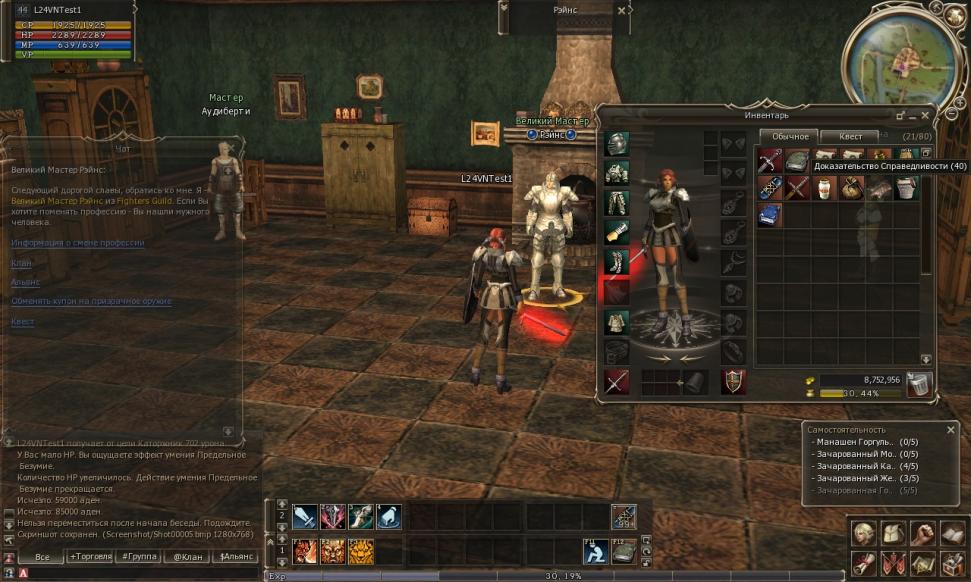
Task: Choose the Альянс dialogue option
Action: [x=25, y=282]
